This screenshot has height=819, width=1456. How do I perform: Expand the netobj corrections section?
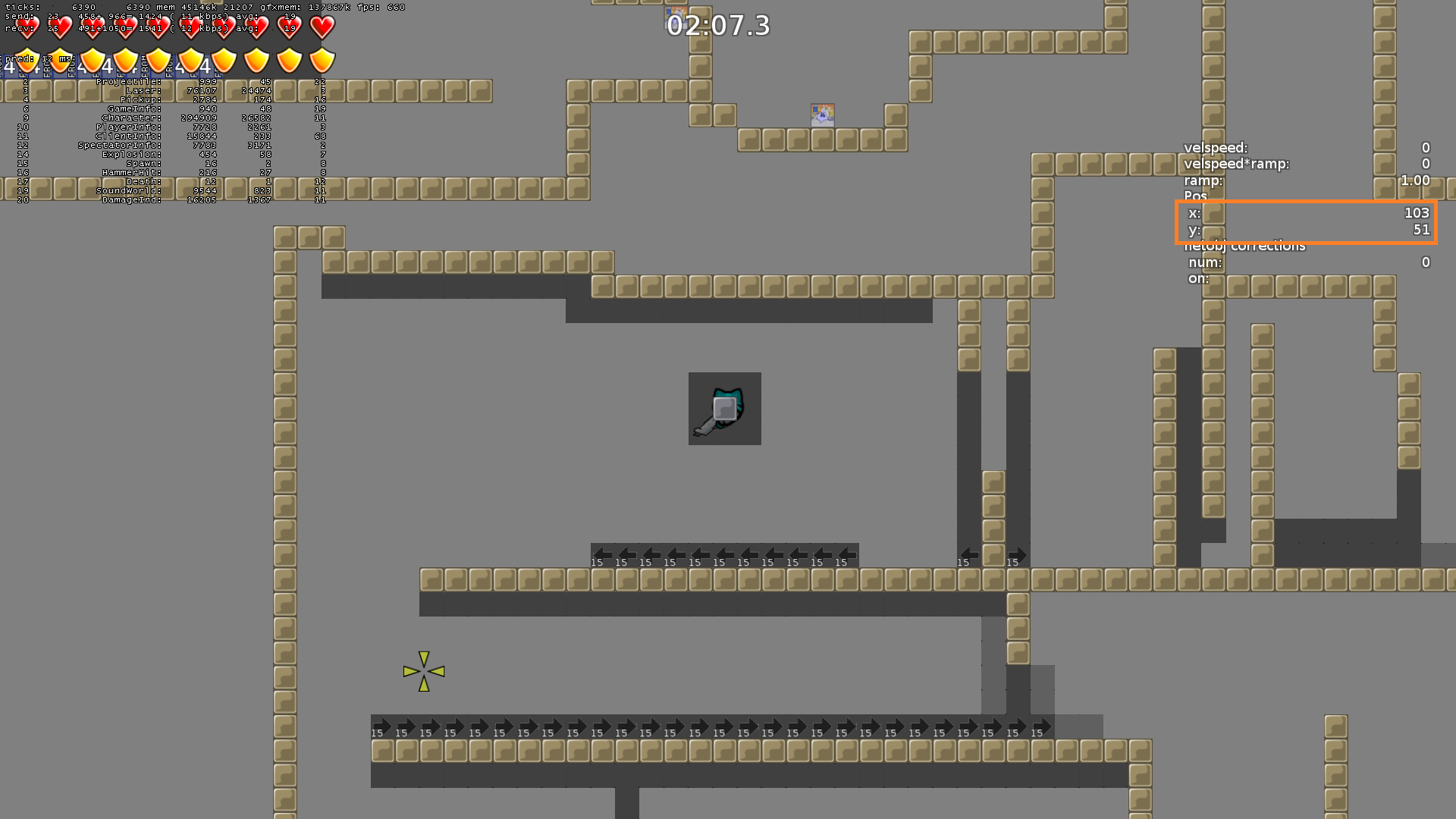[x=1244, y=245]
